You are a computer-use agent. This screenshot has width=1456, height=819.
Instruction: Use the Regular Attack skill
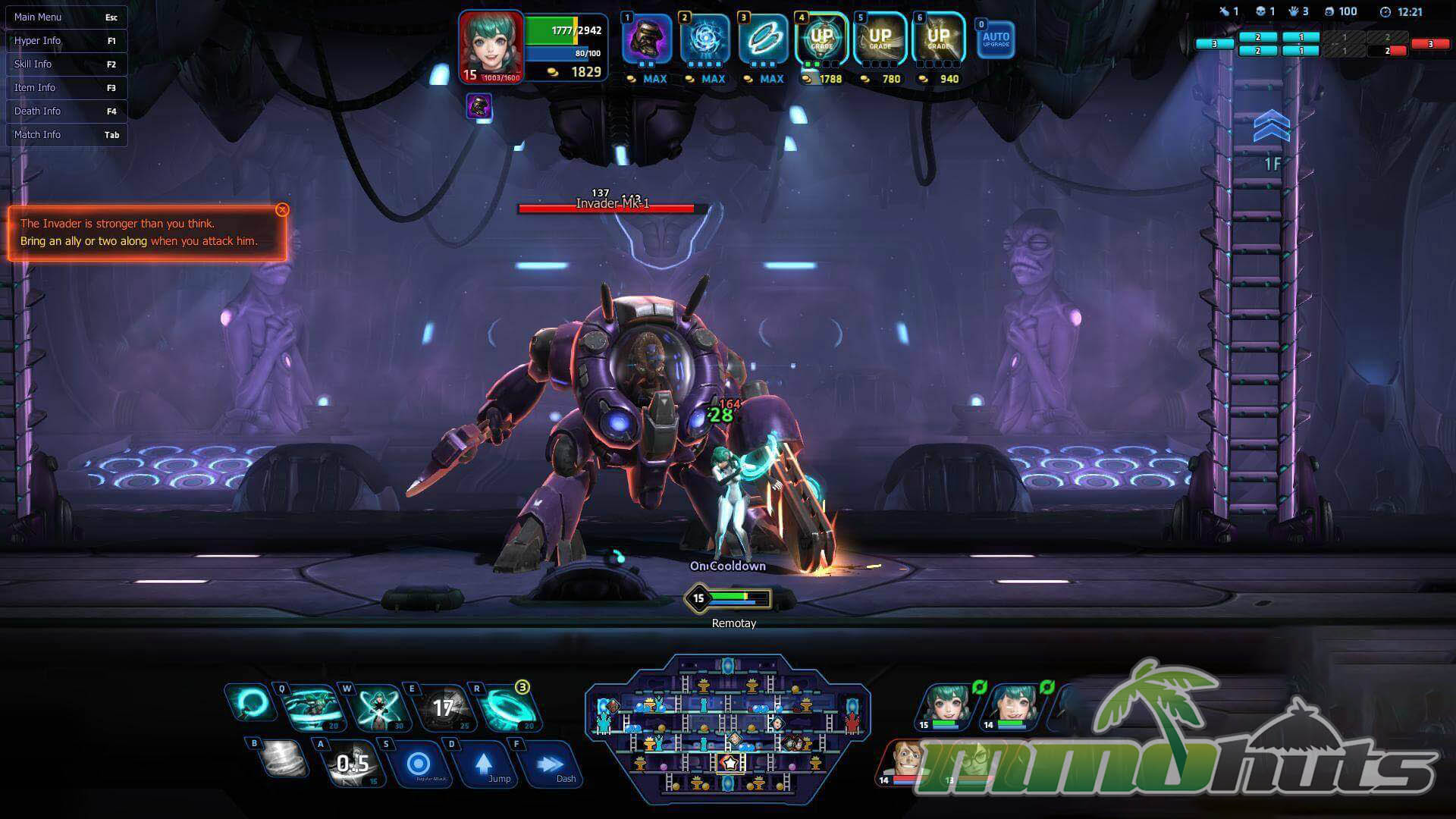tap(419, 766)
